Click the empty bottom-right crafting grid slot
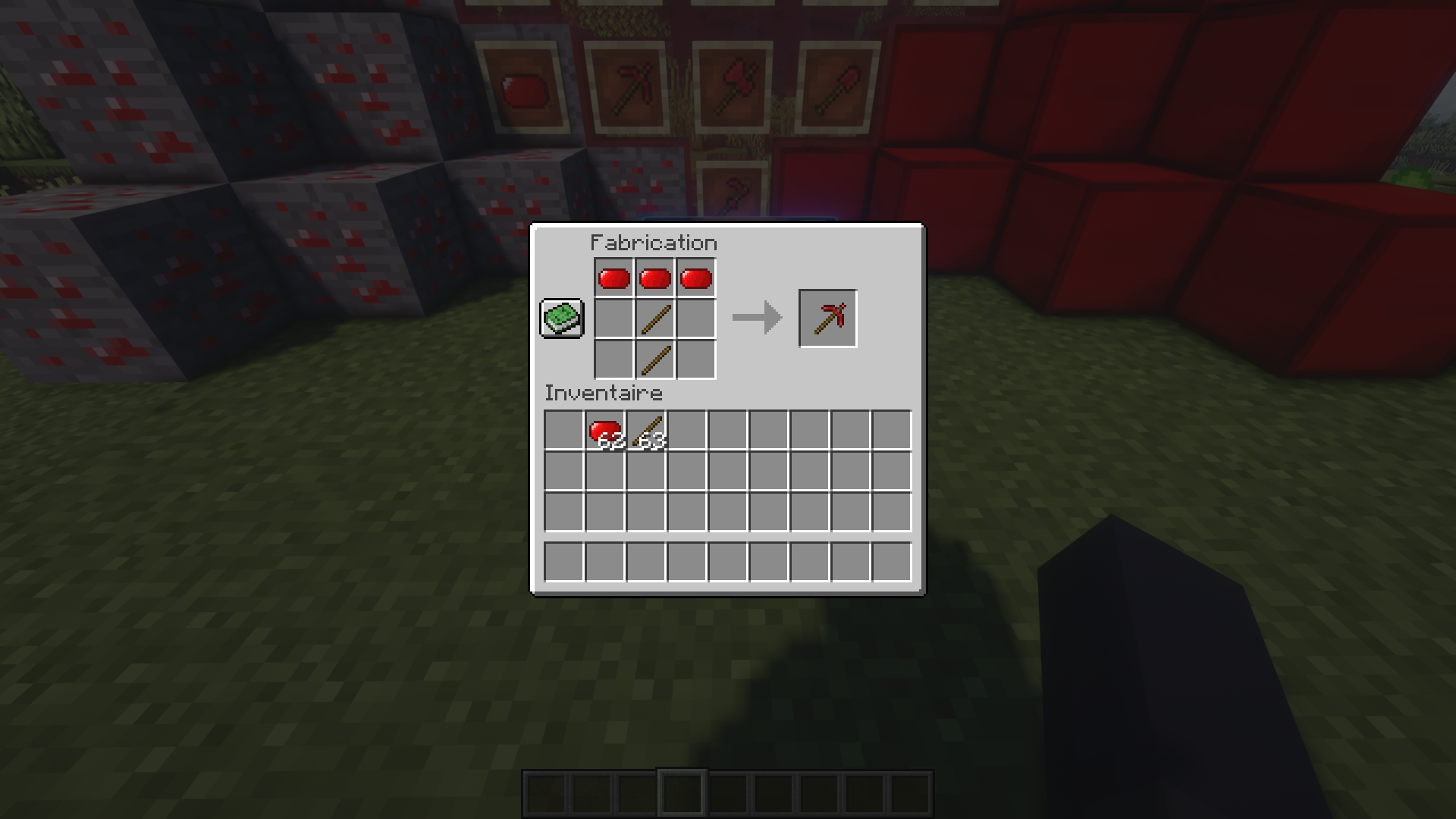Screen dimensions: 1456x819 coord(695,358)
